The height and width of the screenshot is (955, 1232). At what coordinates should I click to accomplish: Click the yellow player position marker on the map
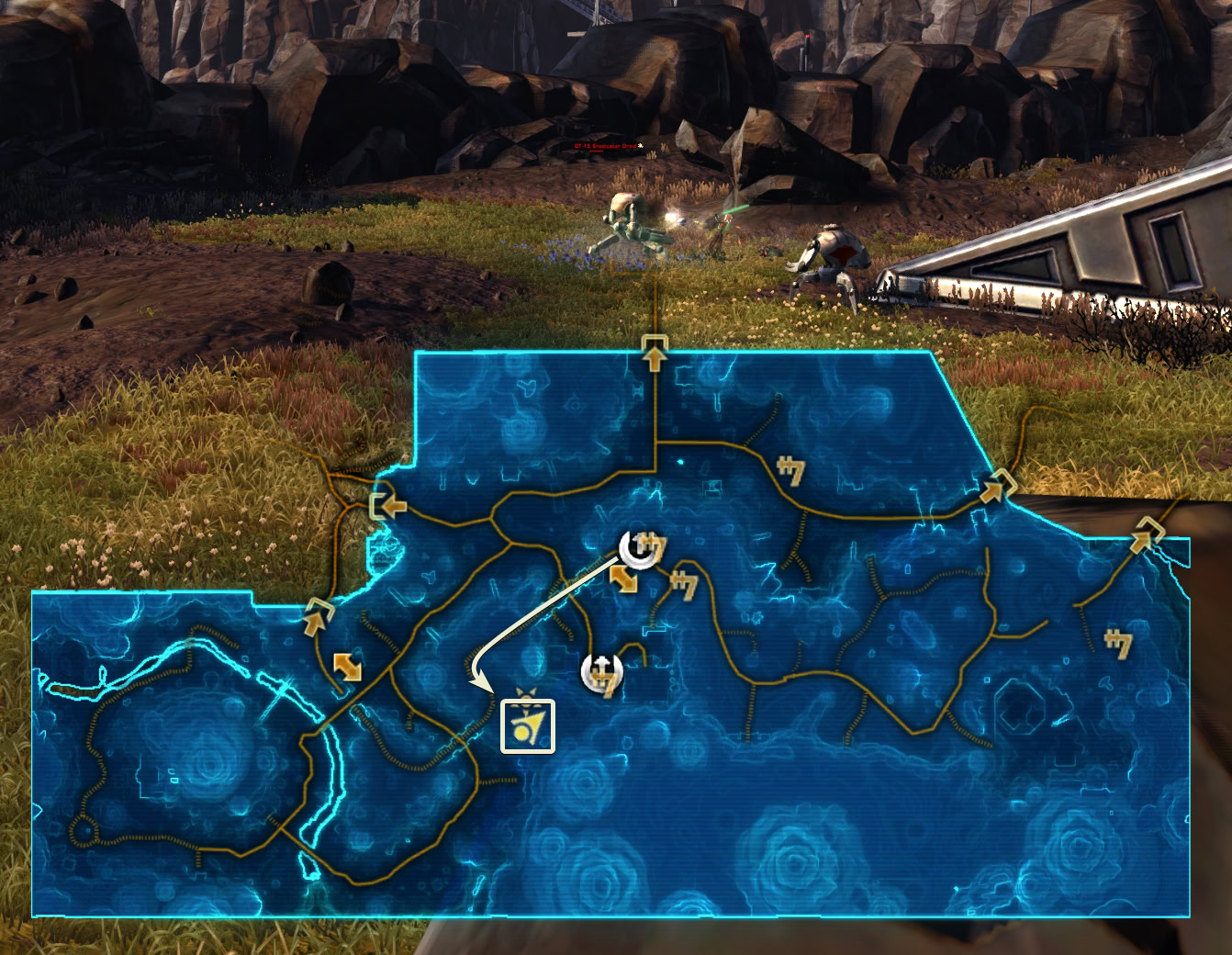(x=528, y=725)
